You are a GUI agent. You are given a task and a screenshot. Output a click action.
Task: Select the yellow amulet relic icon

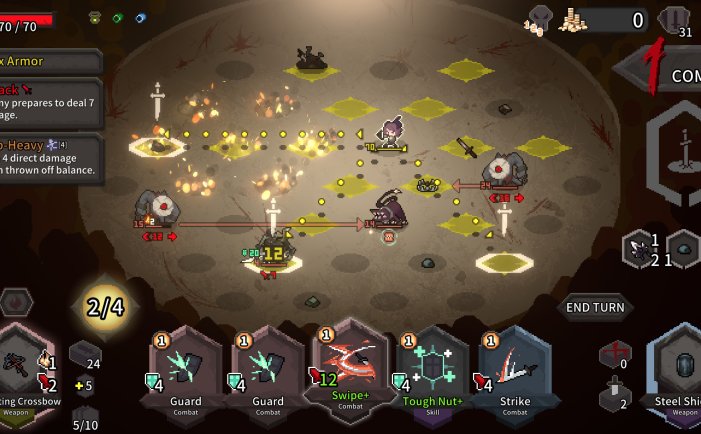[x=95, y=17]
